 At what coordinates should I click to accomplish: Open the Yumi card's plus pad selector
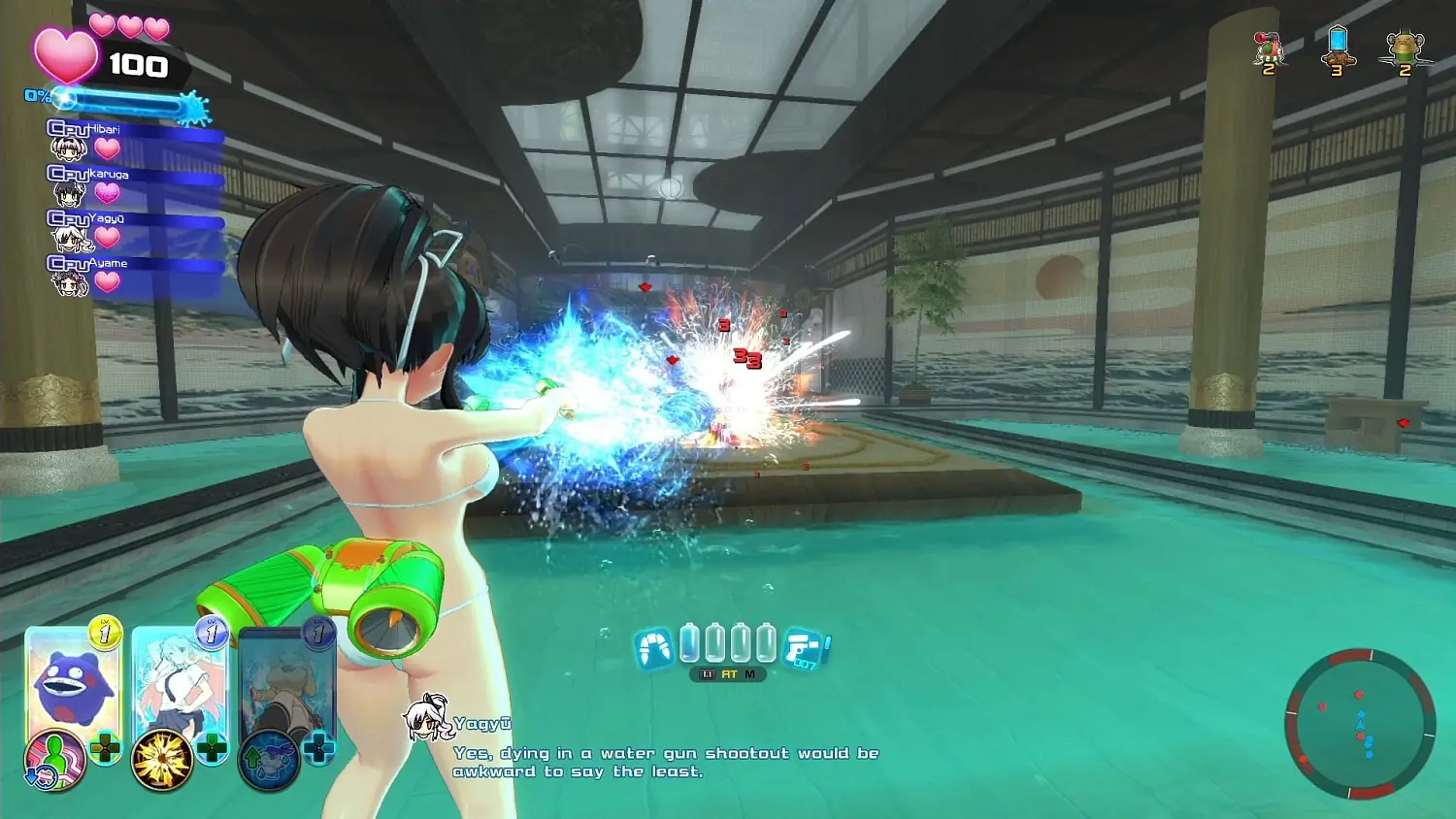point(212,747)
